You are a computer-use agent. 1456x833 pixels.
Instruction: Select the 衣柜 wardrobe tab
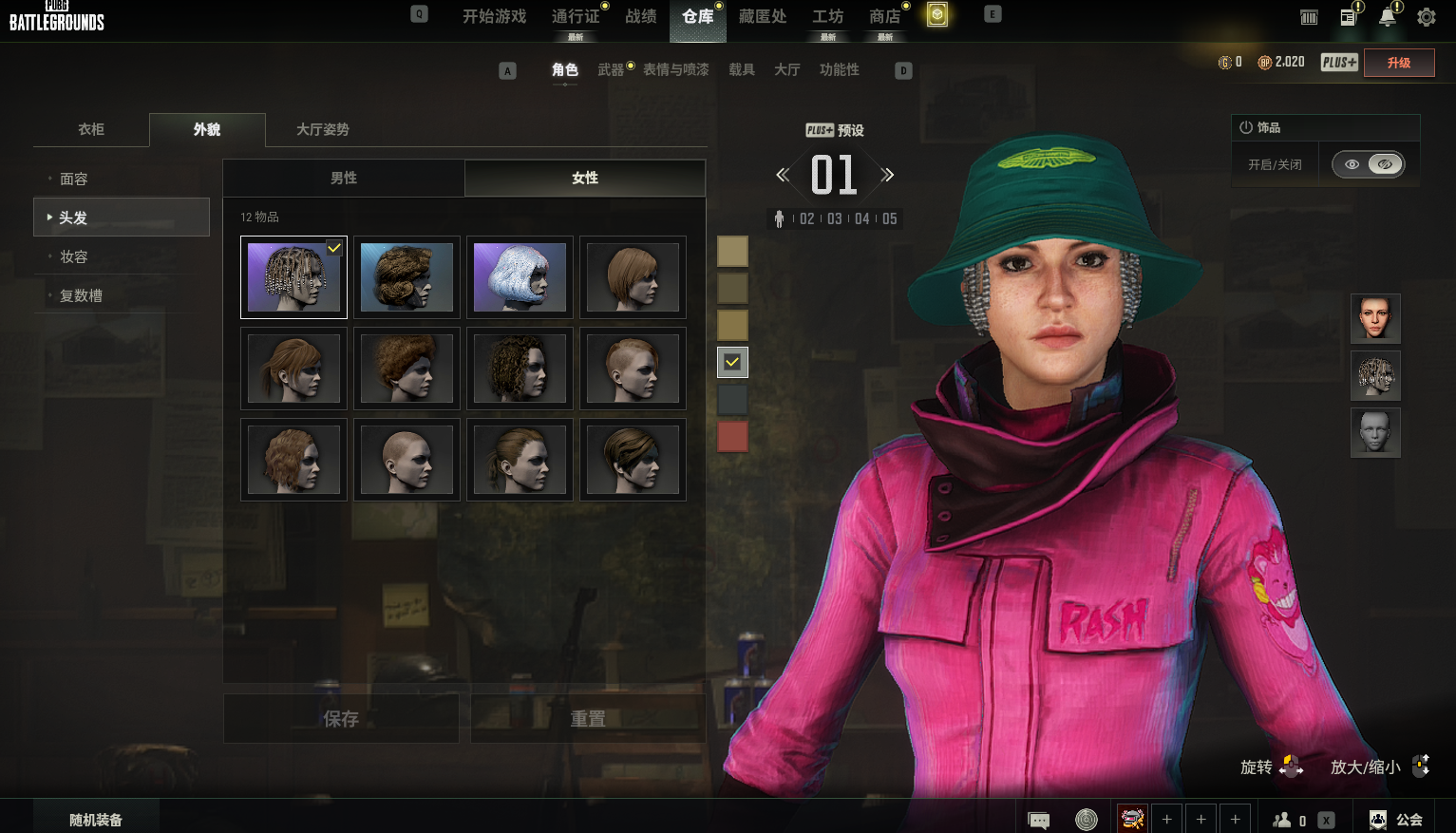point(91,129)
